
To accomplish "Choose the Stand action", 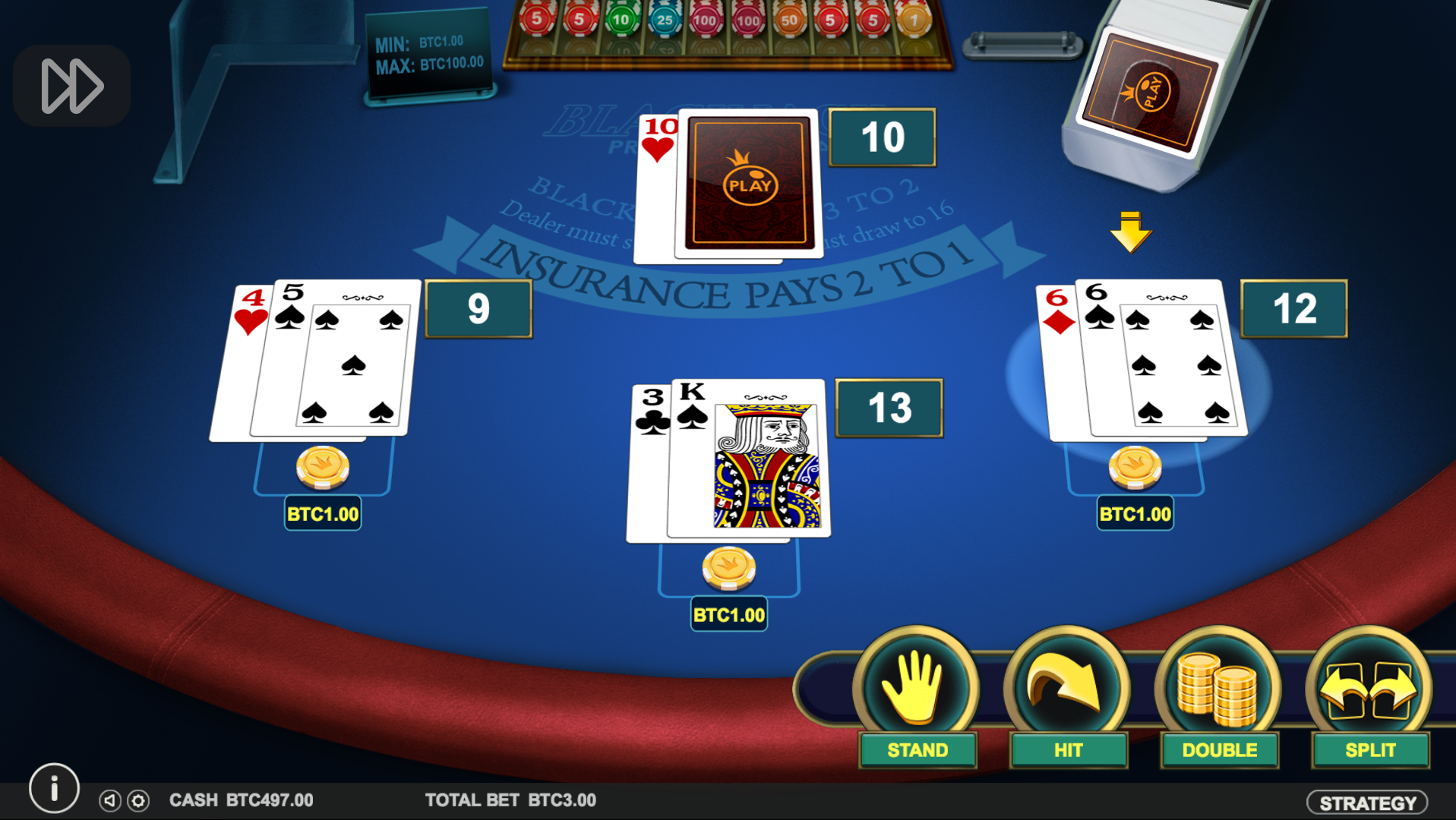I will pos(916,697).
